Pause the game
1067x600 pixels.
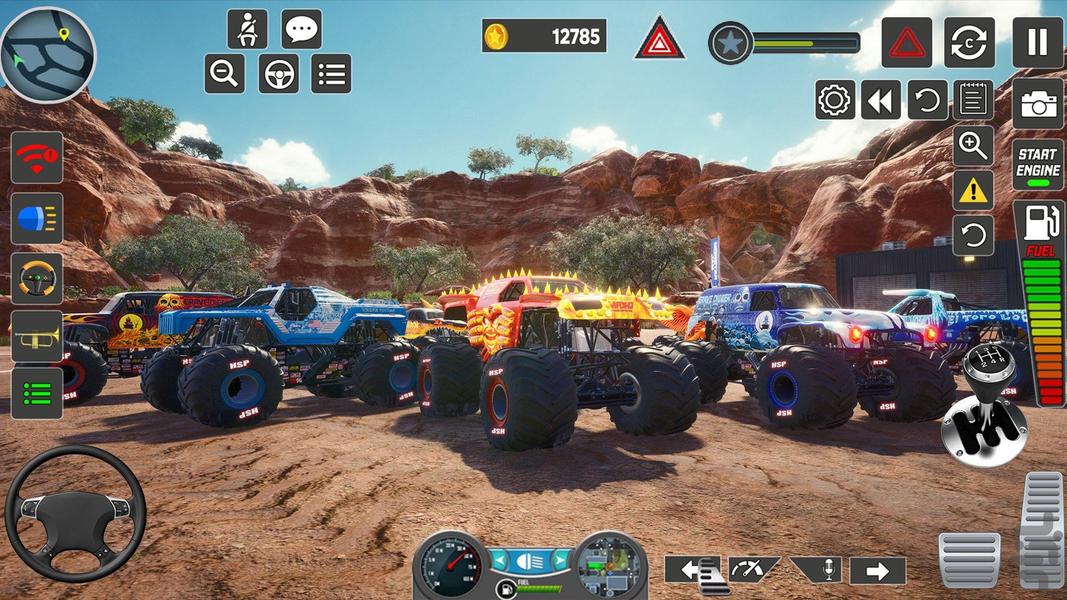[x=1037, y=42]
